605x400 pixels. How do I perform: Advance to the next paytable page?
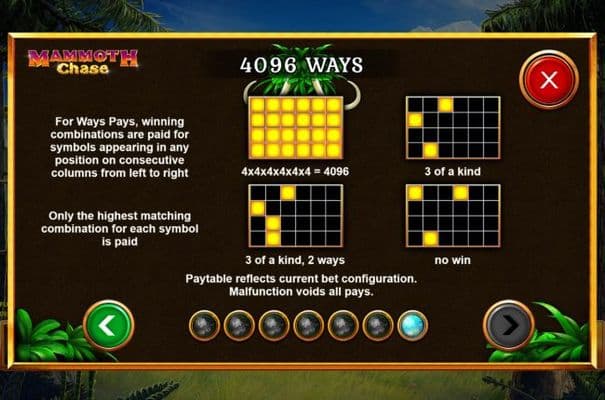(x=508, y=324)
